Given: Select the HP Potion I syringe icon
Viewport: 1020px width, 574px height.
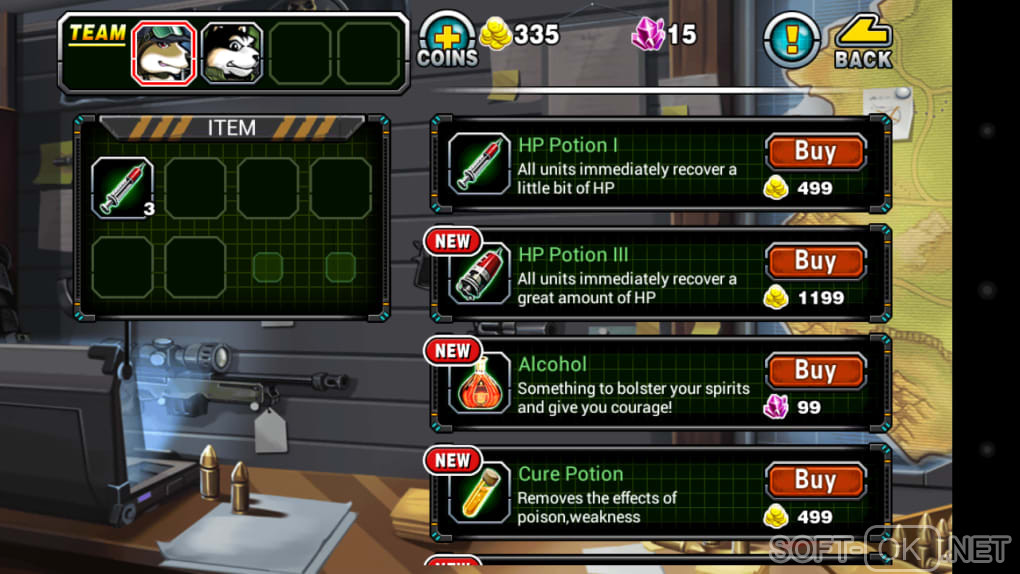Looking at the screenshot, I should coord(480,163).
